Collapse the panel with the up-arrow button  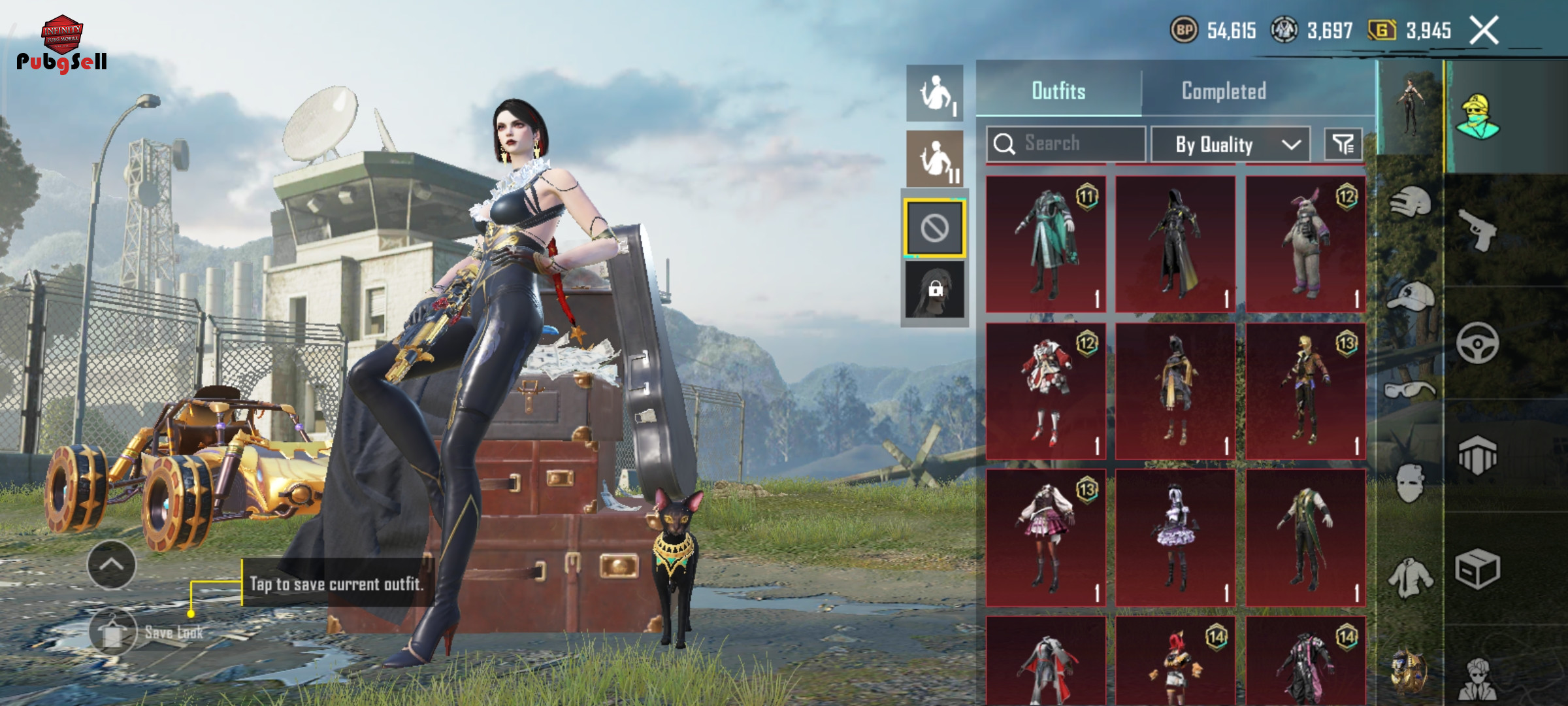click(x=112, y=565)
